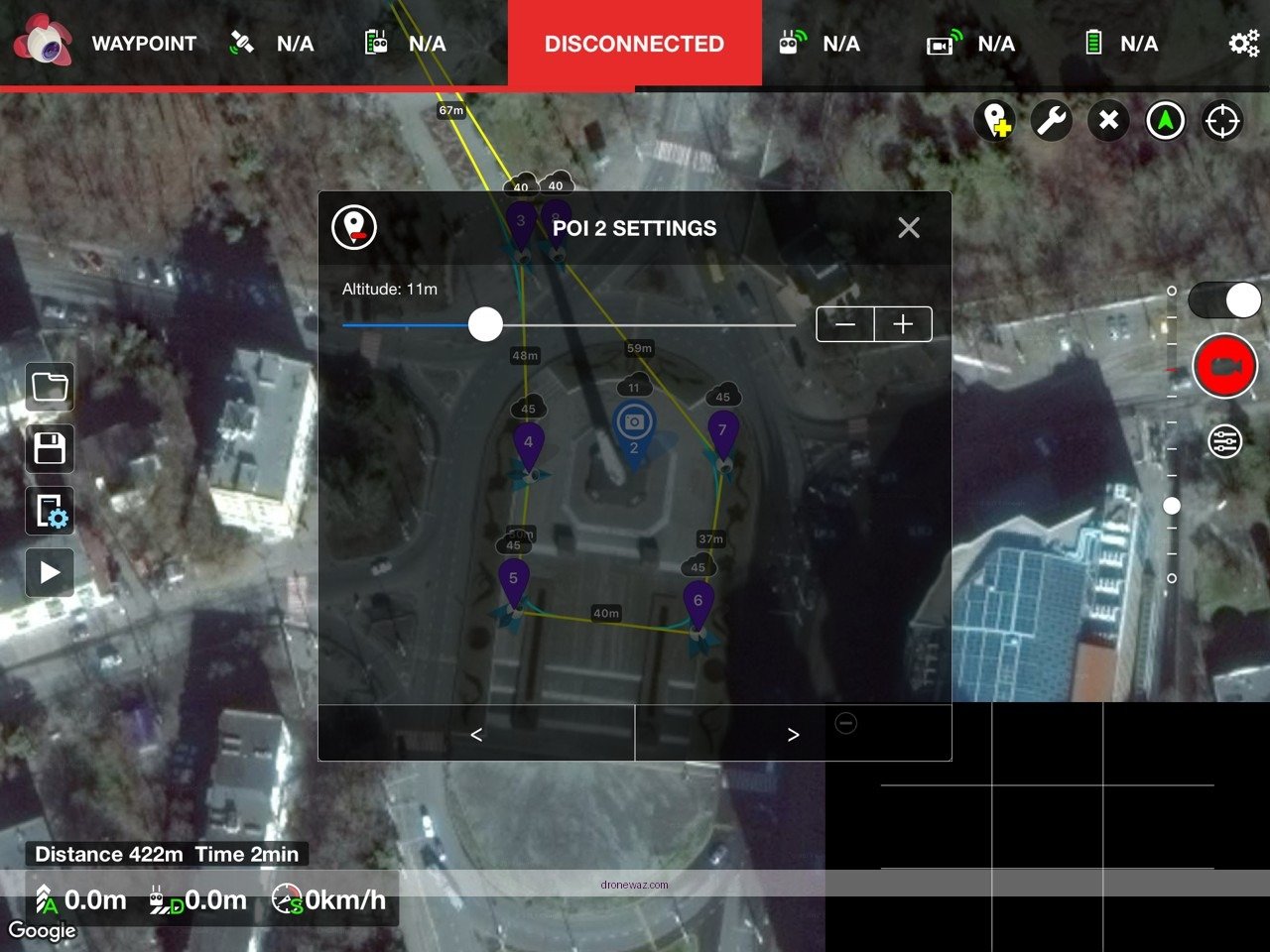Add a new waypoint with the pin icon

(995, 120)
